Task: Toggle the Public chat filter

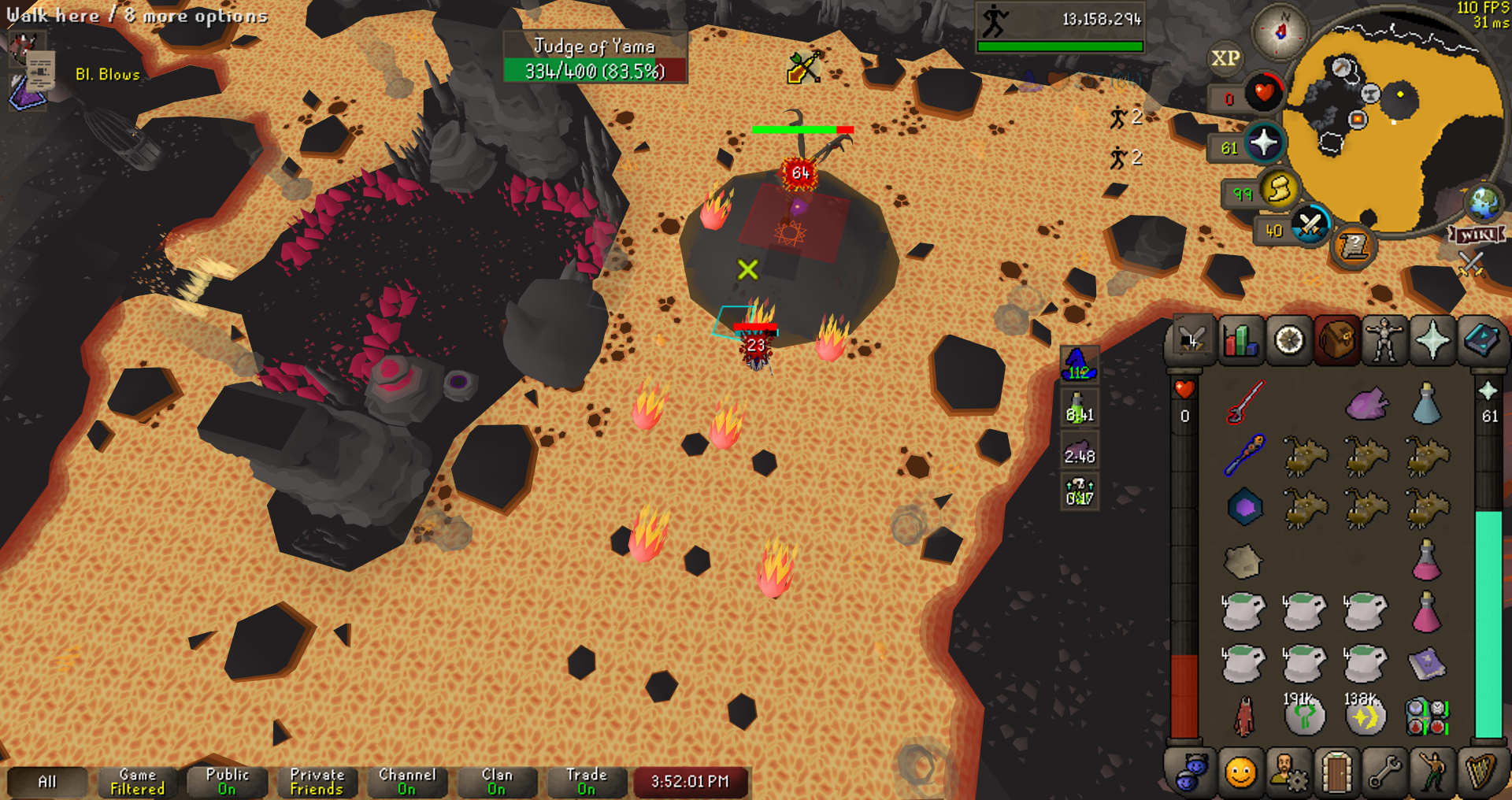Action: 227,782
